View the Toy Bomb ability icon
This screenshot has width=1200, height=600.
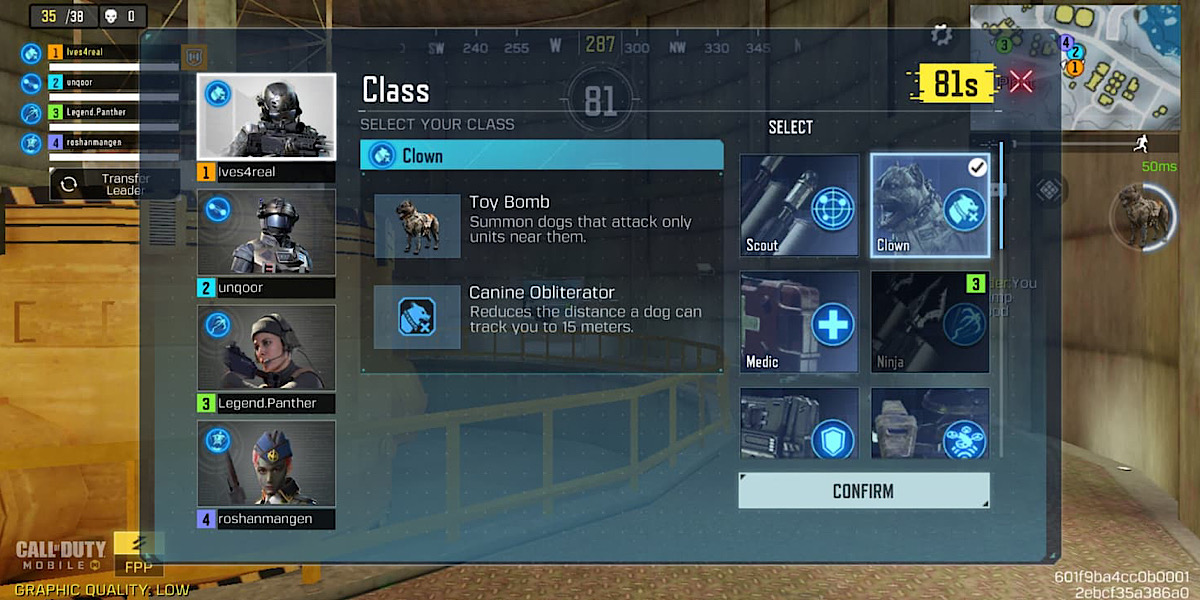pyautogui.click(x=417, y=227)
